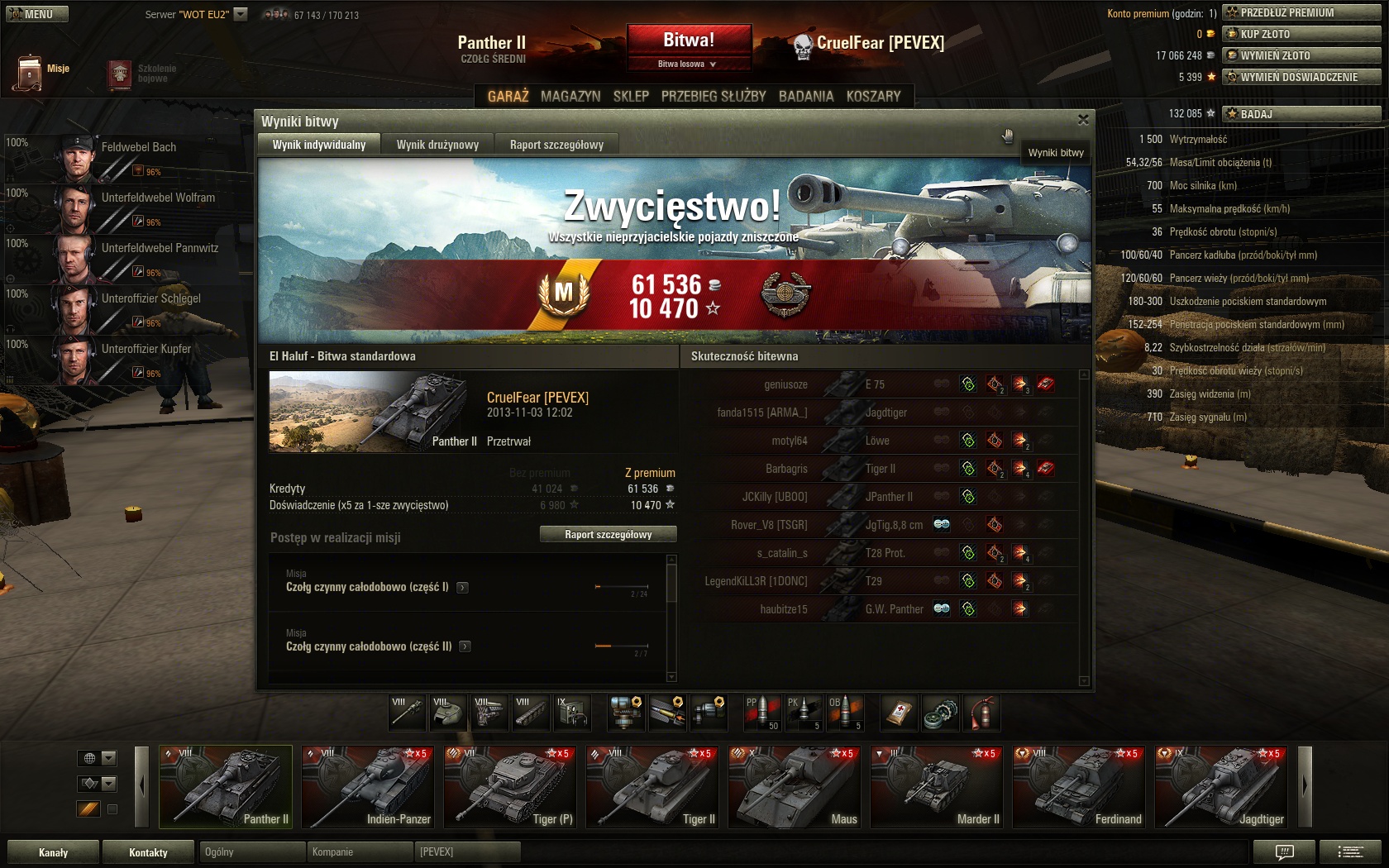
Task: Go to the MAGAZYN section
Action: pyautogui.click(x=570, y=96)
